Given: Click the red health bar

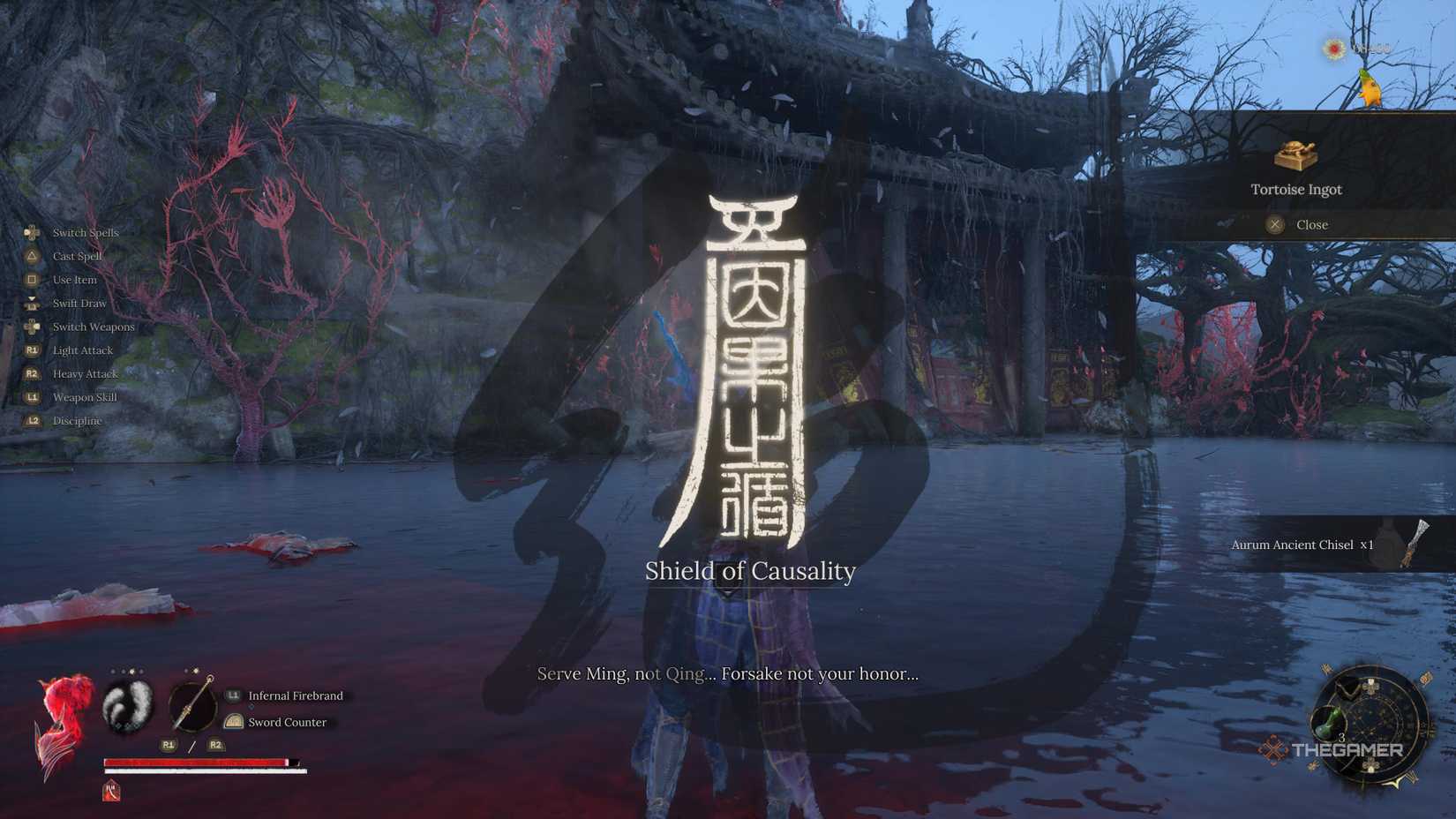Looking at the screenshot, I should [x=194, y=760].
